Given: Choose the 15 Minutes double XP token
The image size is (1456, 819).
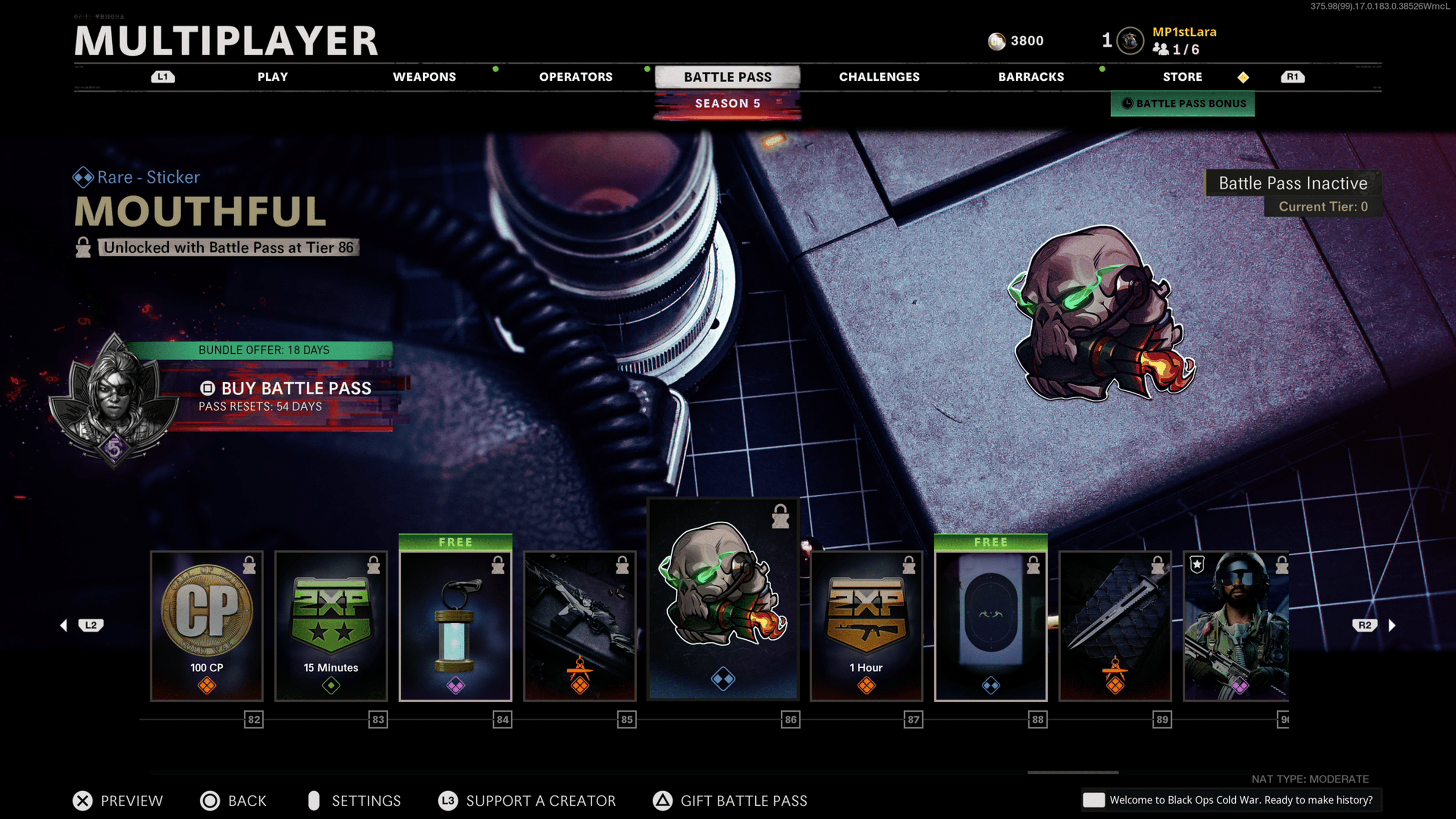Looking at the screenshot, I should pos(331,626).
